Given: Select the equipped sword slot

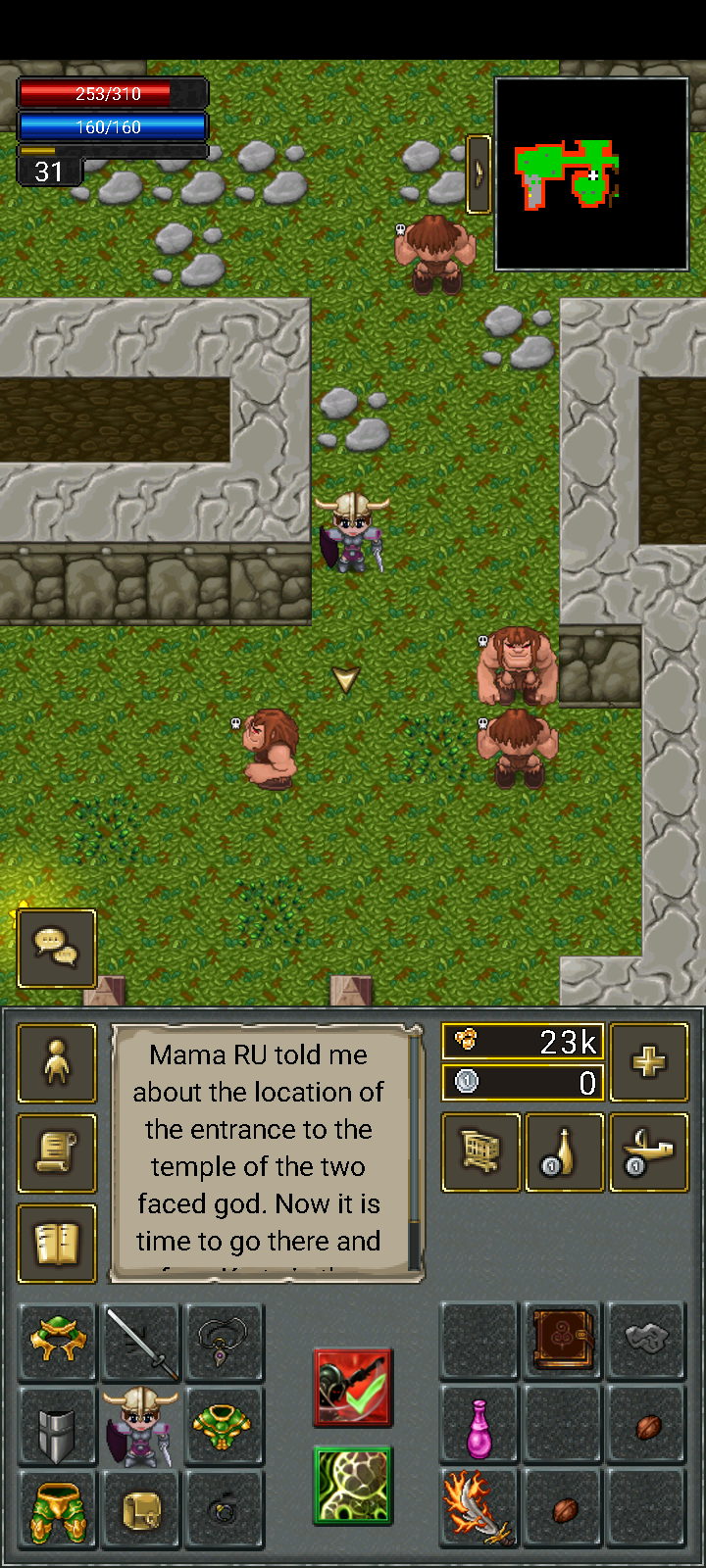Looking at the screenshot, I should tap(141, 1343).
